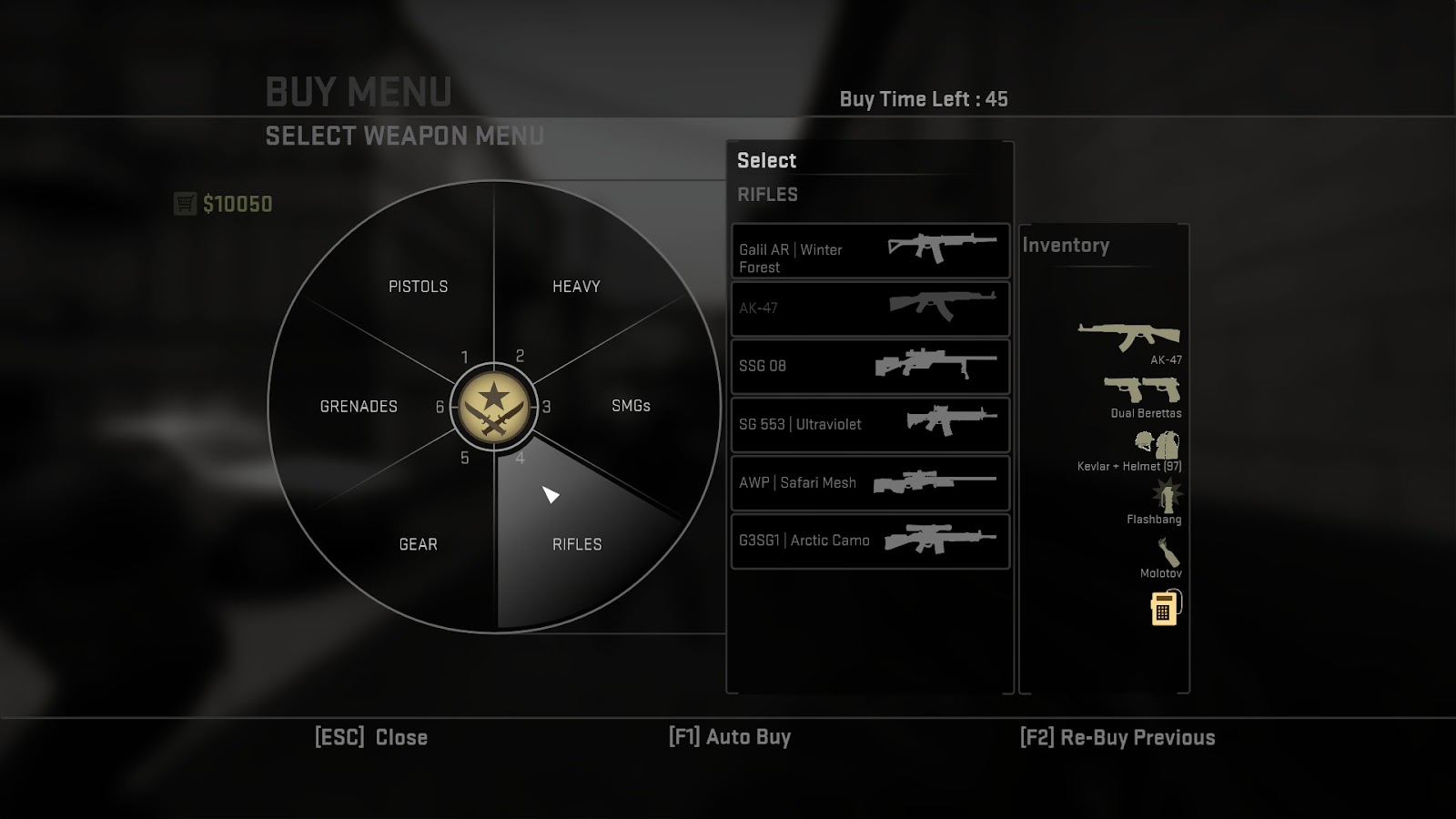This screenshot has height=819, width=1456.
Task: Buy the Galil AR Winter Forest
Action: [x=870, y=251]
